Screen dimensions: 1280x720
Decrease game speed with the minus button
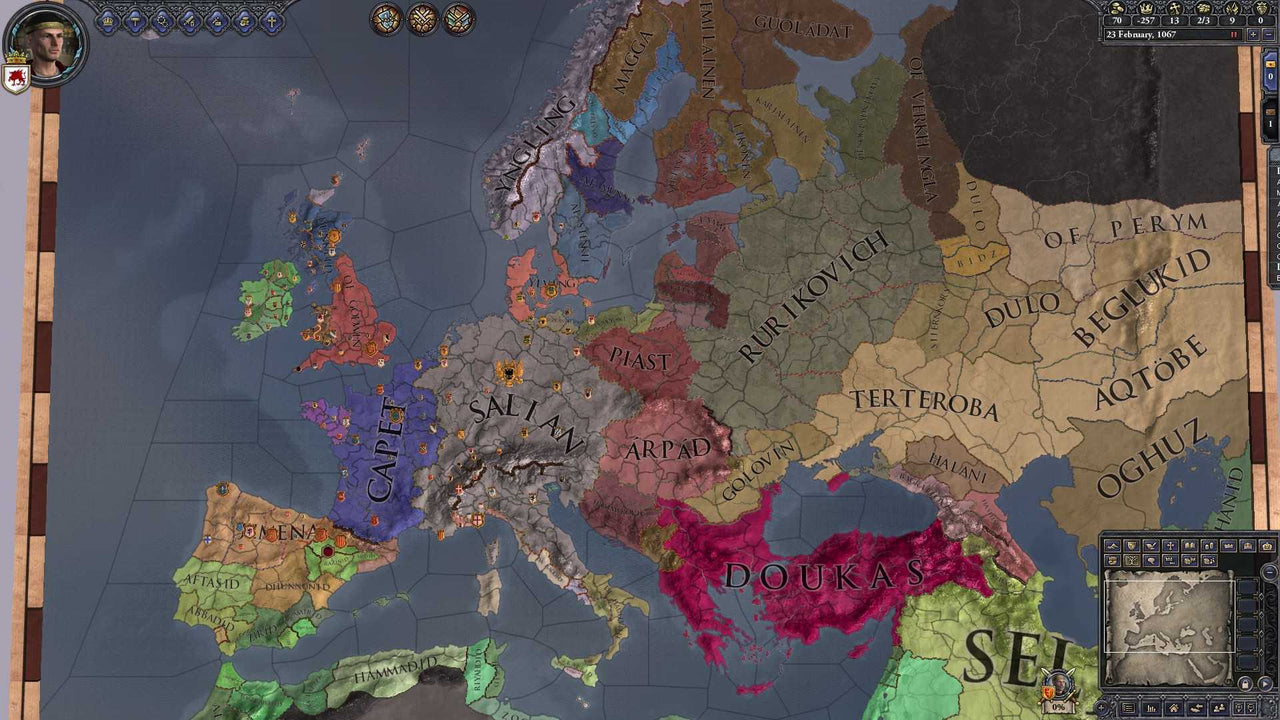click(x=1268, y=34)
